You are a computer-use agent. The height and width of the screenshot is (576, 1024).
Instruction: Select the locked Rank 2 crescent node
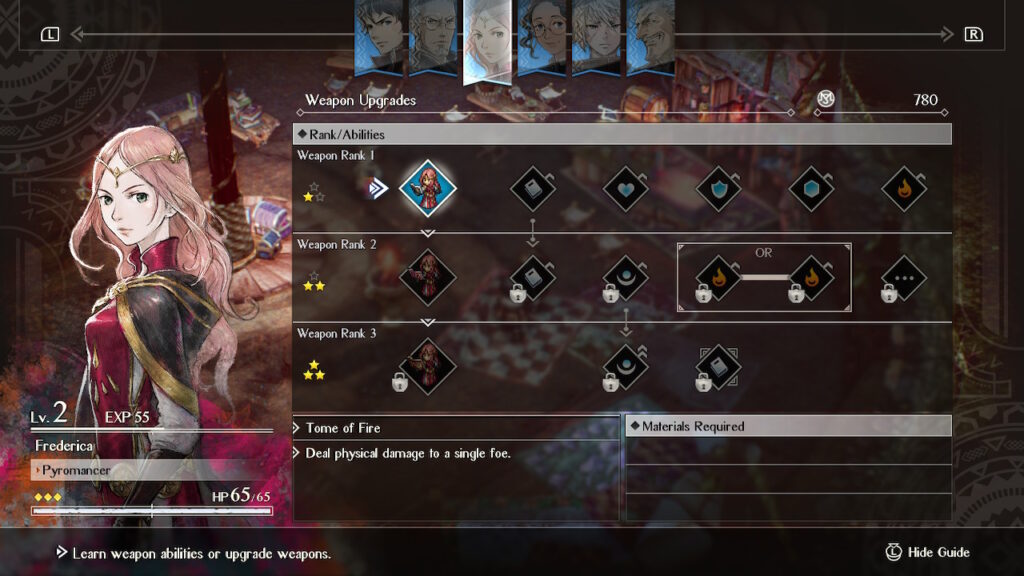pyautogui.click(x=626, y=278)
